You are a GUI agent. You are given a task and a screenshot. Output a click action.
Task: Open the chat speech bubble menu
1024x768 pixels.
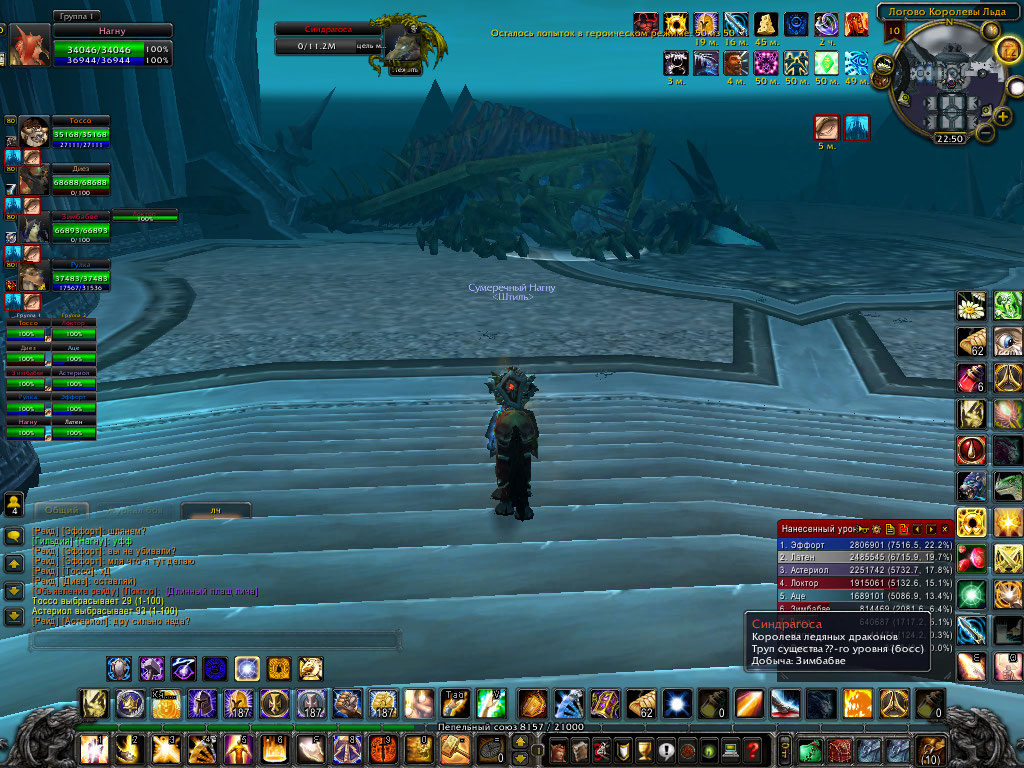[14, 536]
